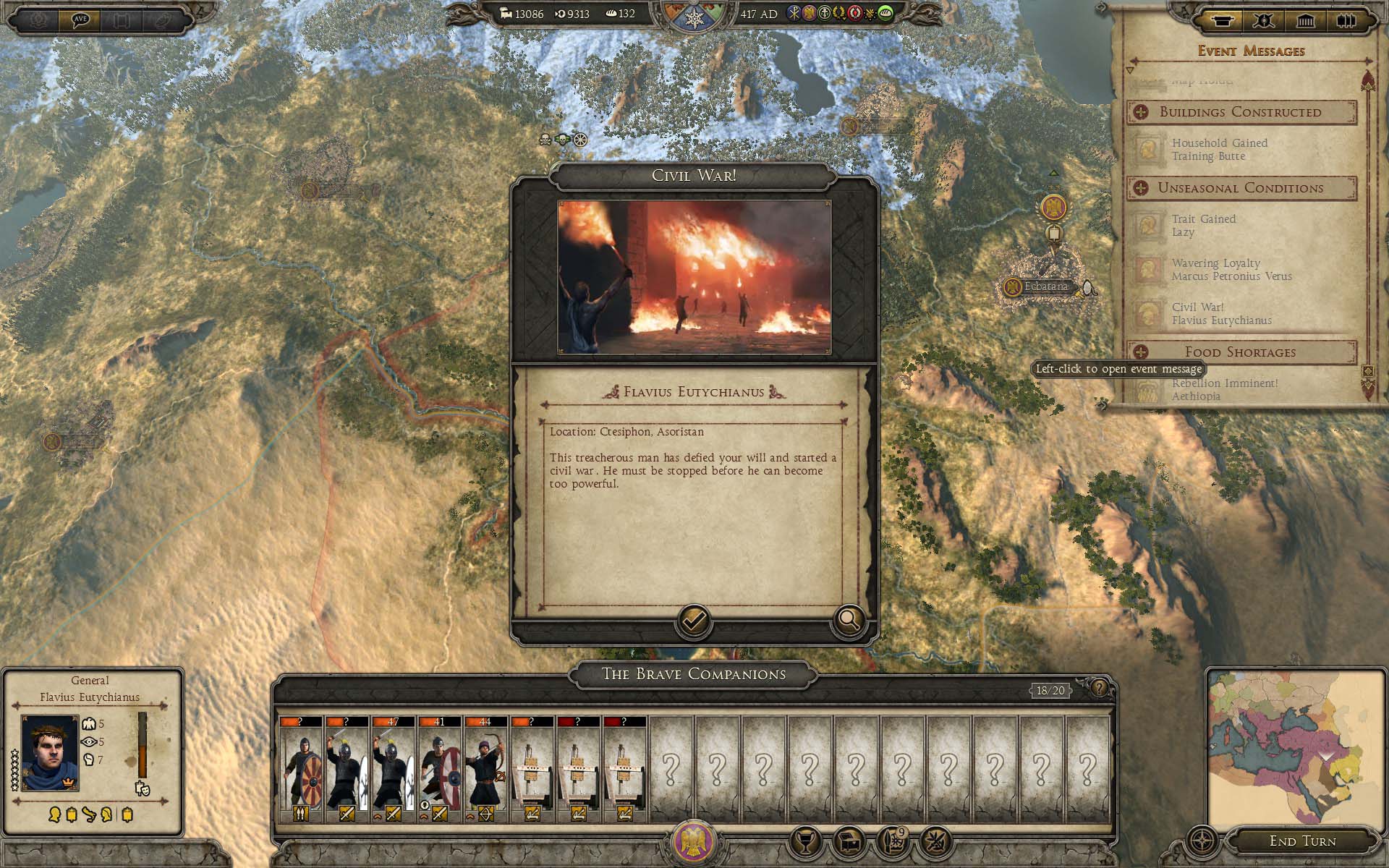Expand the Food Shortages event group
Viewport: 1389px width, 868px height.
point(1141,352)
